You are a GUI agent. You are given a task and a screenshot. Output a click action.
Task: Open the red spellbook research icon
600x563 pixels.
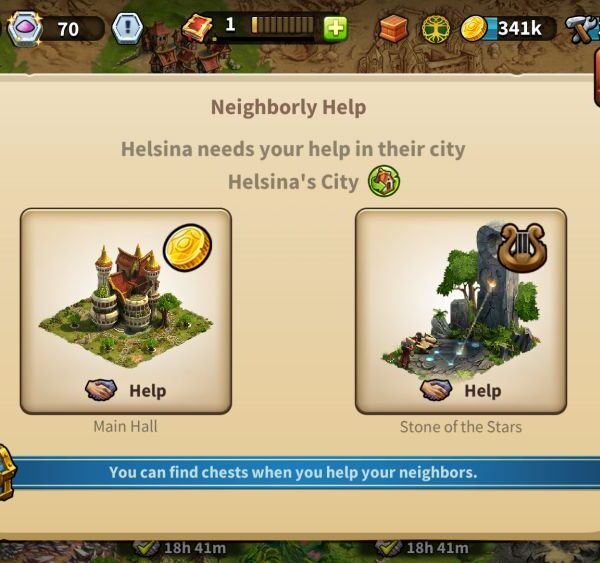pos(199,27)
